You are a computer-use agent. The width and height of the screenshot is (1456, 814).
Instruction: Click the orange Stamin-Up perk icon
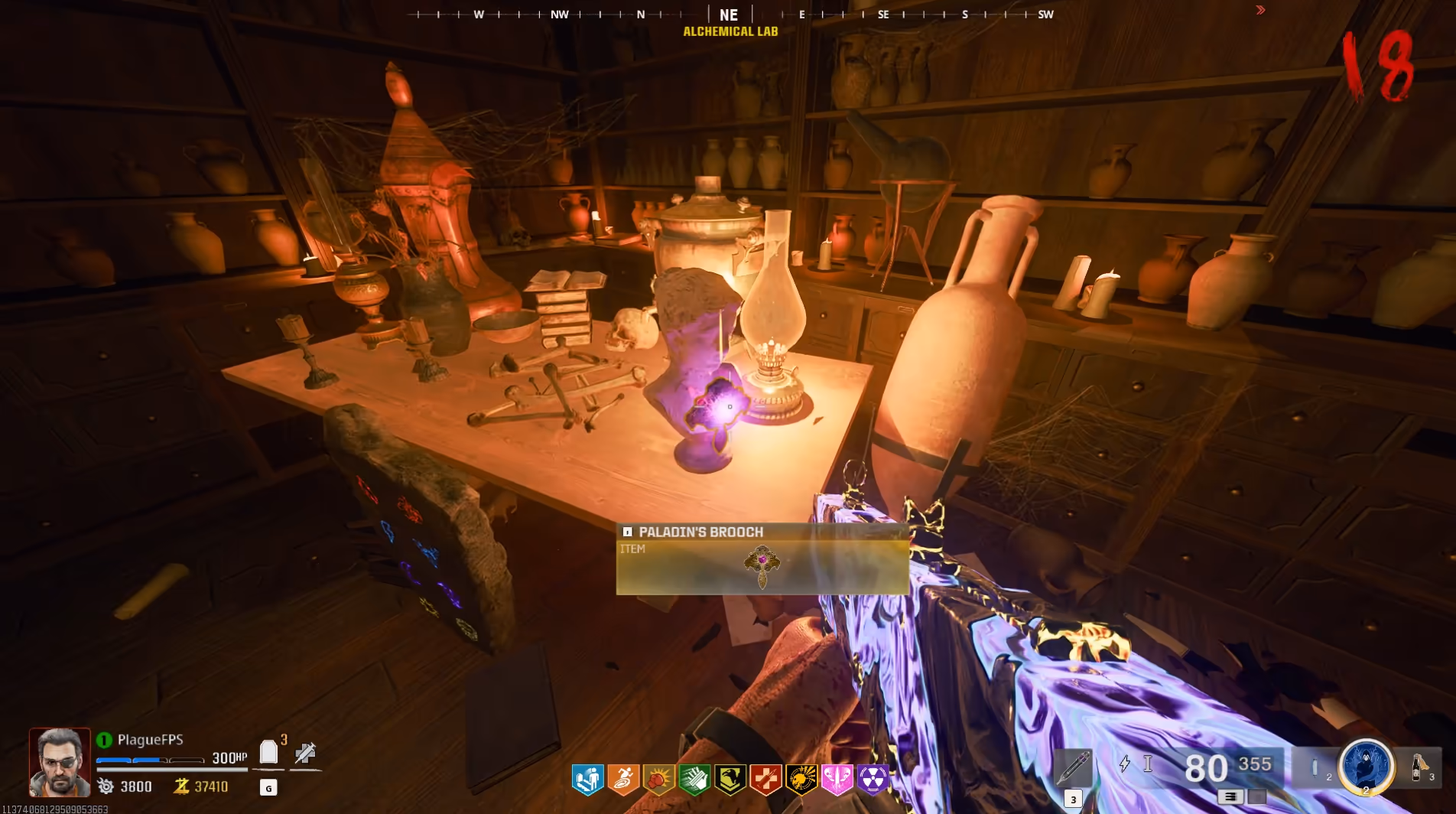click(x=623, y=780)
